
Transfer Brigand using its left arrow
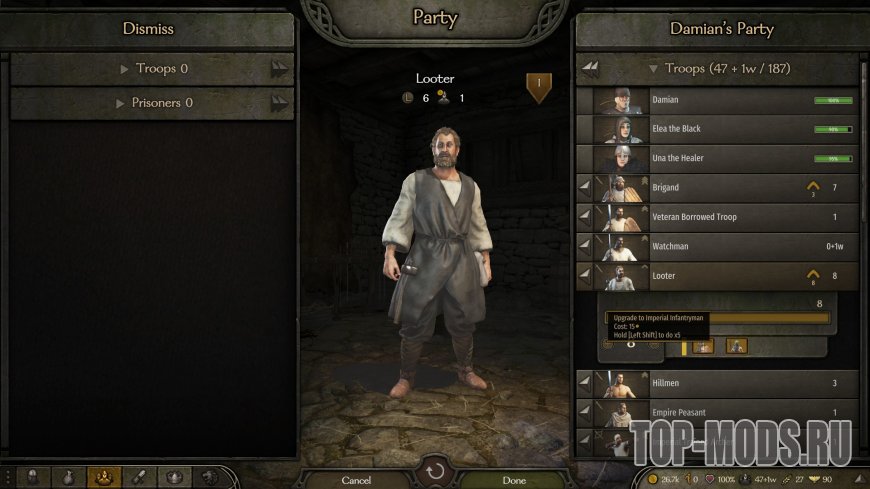click(x=585, y=188)
